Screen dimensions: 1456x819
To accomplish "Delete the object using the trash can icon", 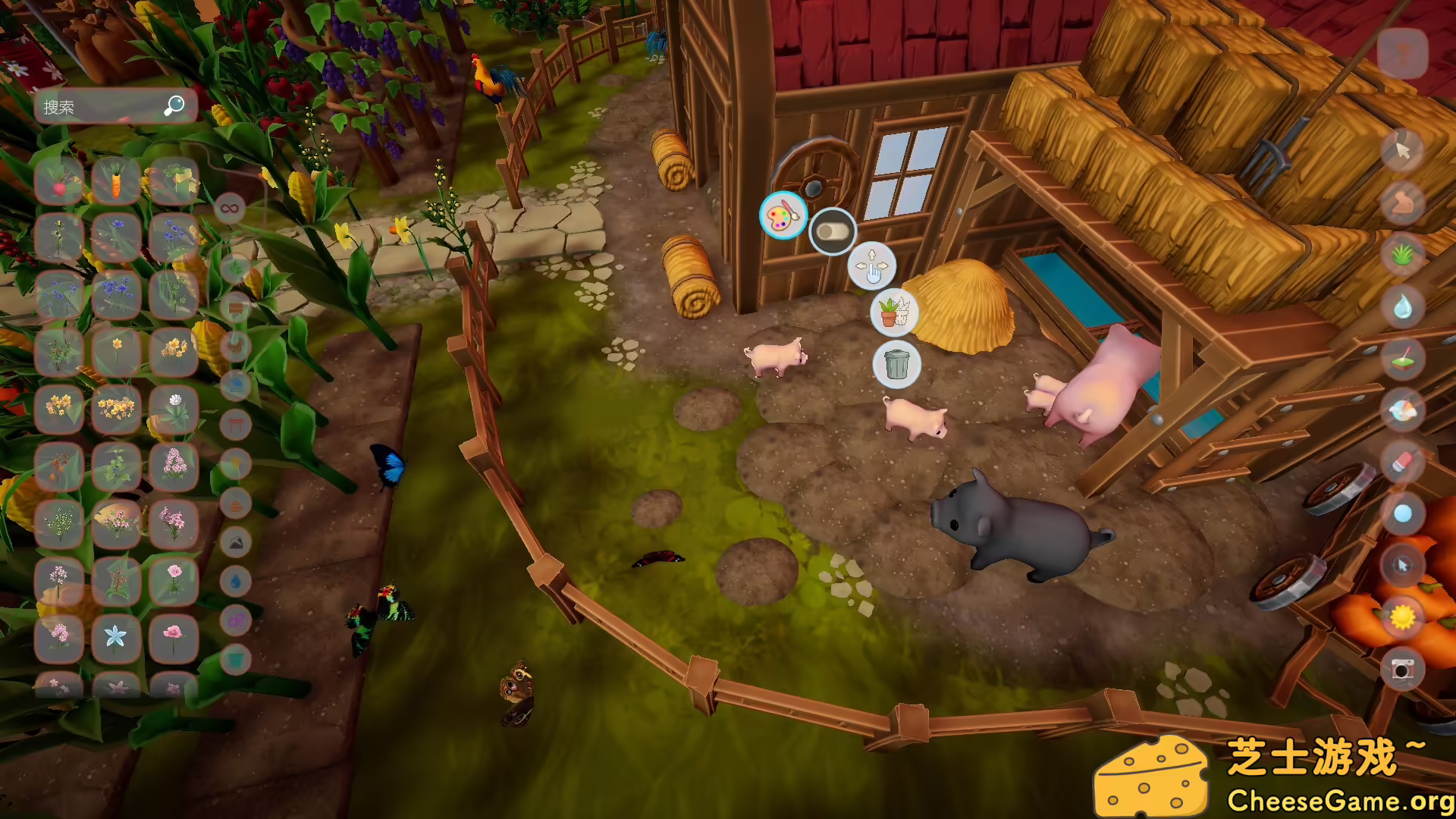I will coord(897,365).
